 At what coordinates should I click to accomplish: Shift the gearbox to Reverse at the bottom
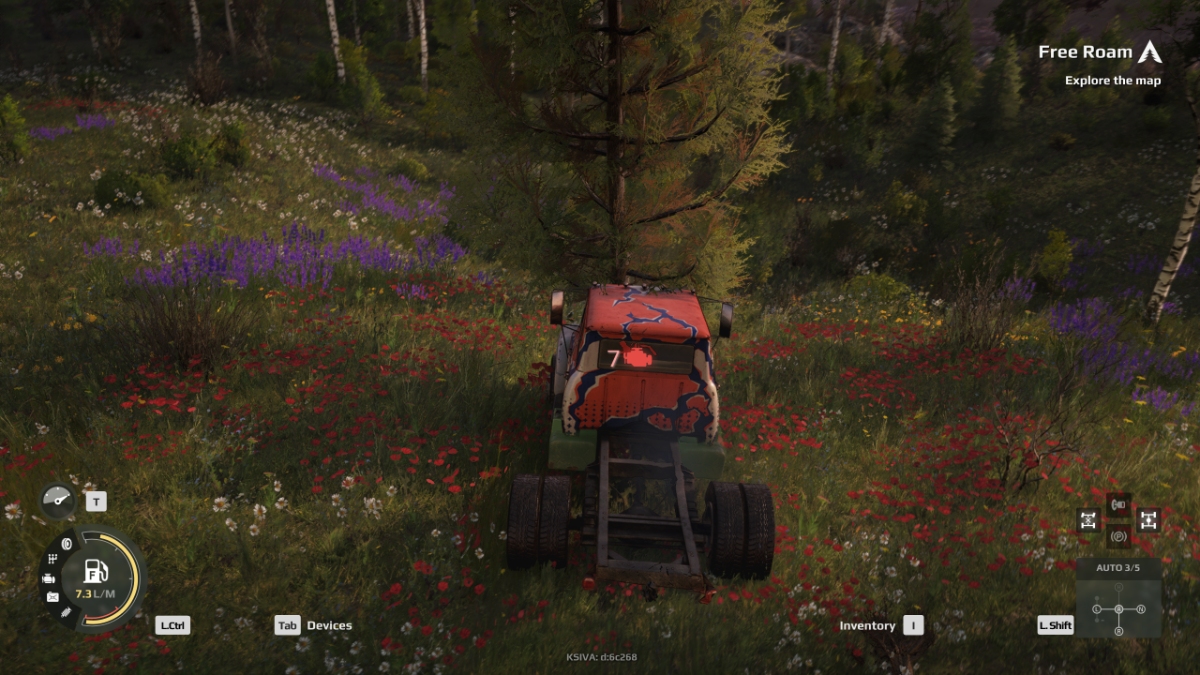click(x=1119, y=631)
